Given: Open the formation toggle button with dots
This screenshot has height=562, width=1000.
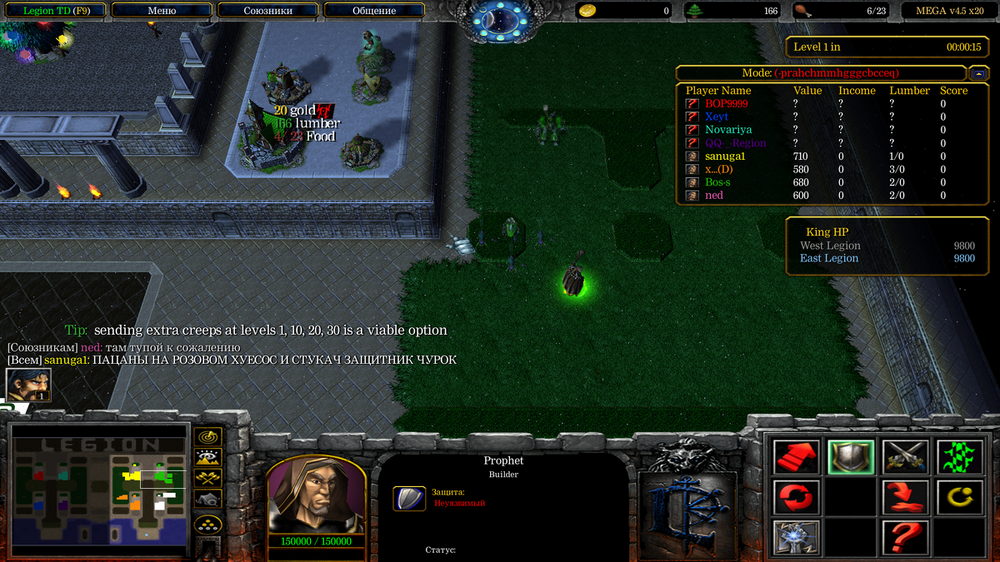Looking at the screenshot, I should [208, 523].
